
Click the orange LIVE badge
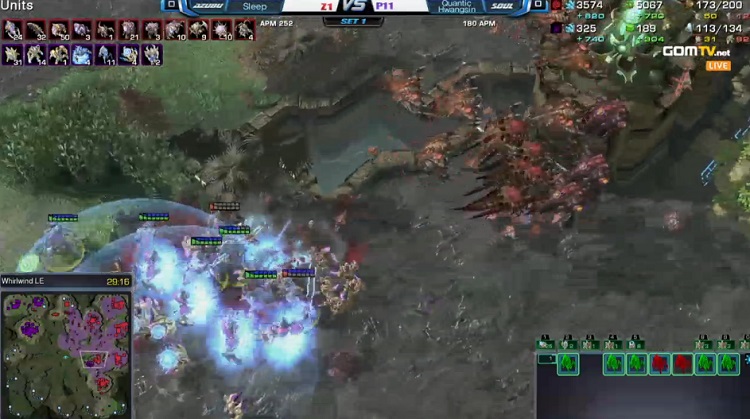[x=718, y=65]
